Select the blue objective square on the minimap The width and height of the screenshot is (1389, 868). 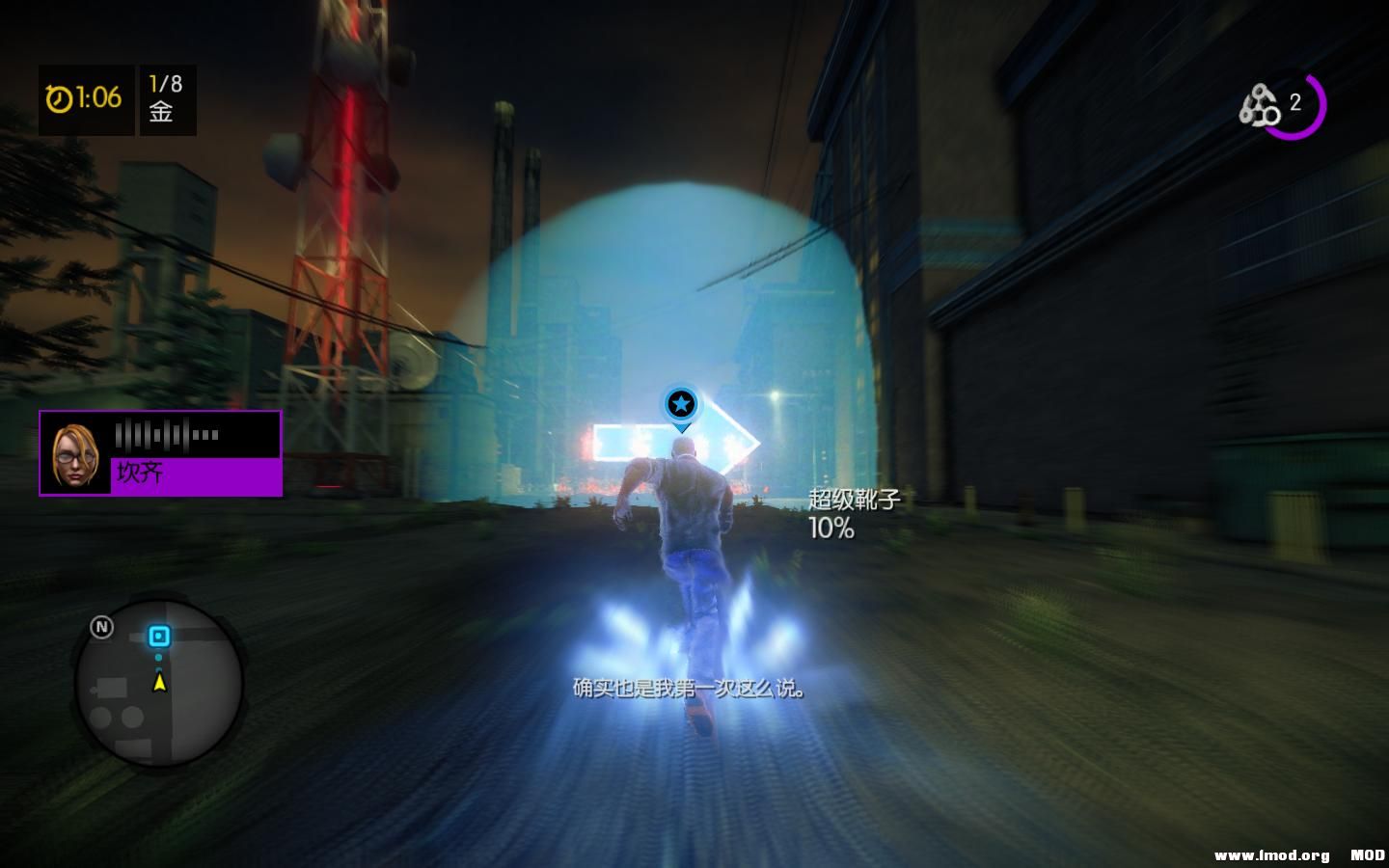pos(159,637)
